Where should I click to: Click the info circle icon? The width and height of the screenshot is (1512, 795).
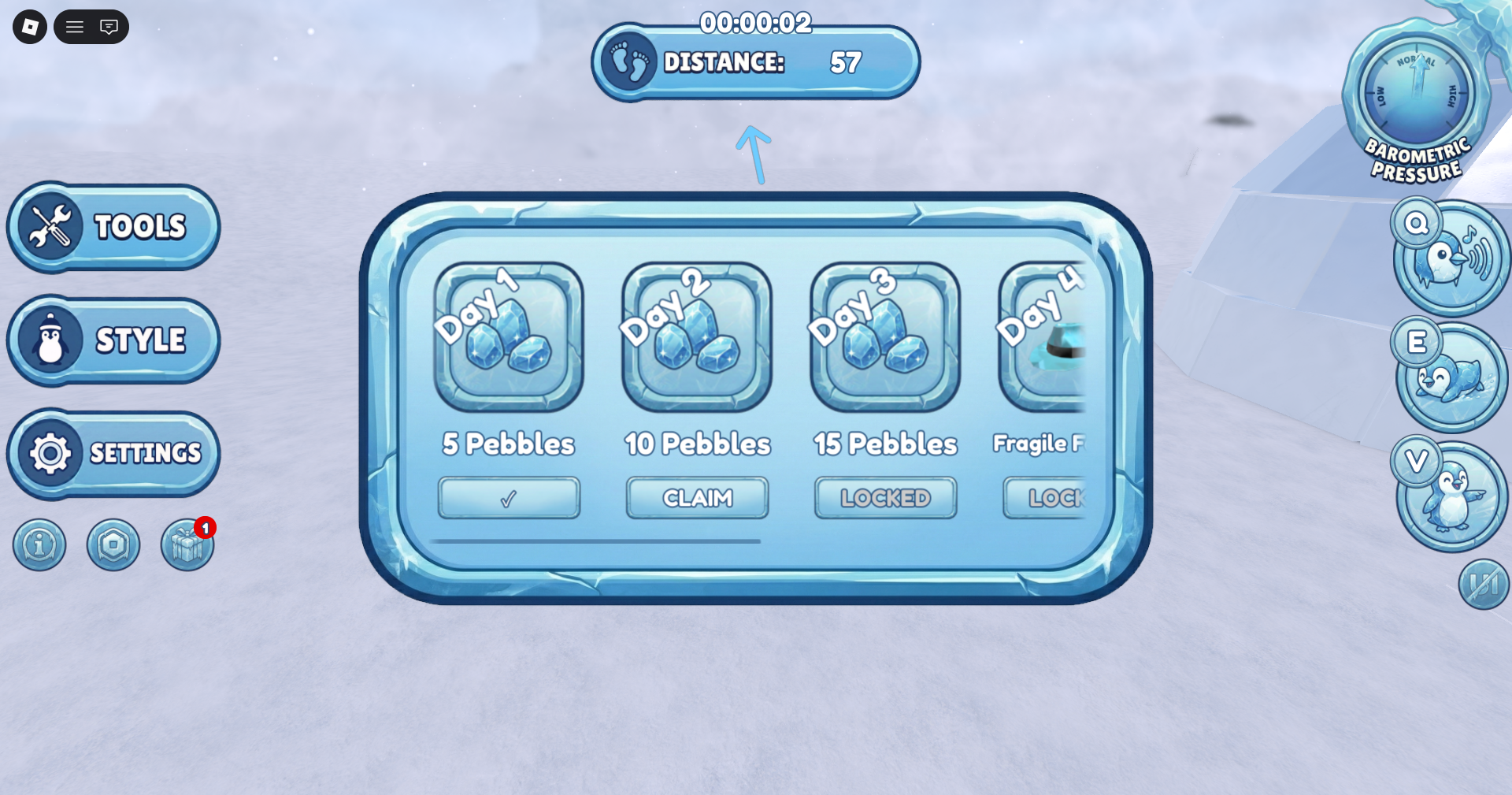tap(39, 544)
